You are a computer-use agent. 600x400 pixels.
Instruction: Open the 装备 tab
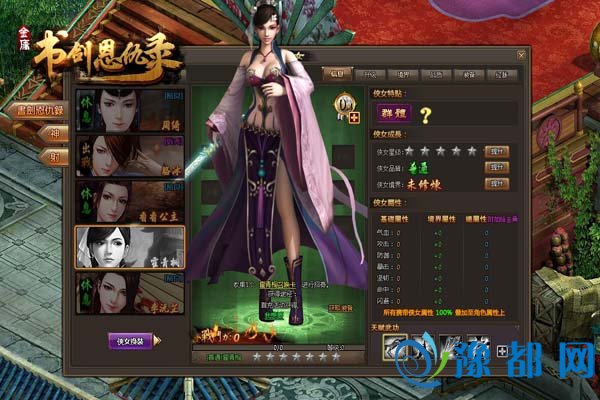(x=471, y=73)
